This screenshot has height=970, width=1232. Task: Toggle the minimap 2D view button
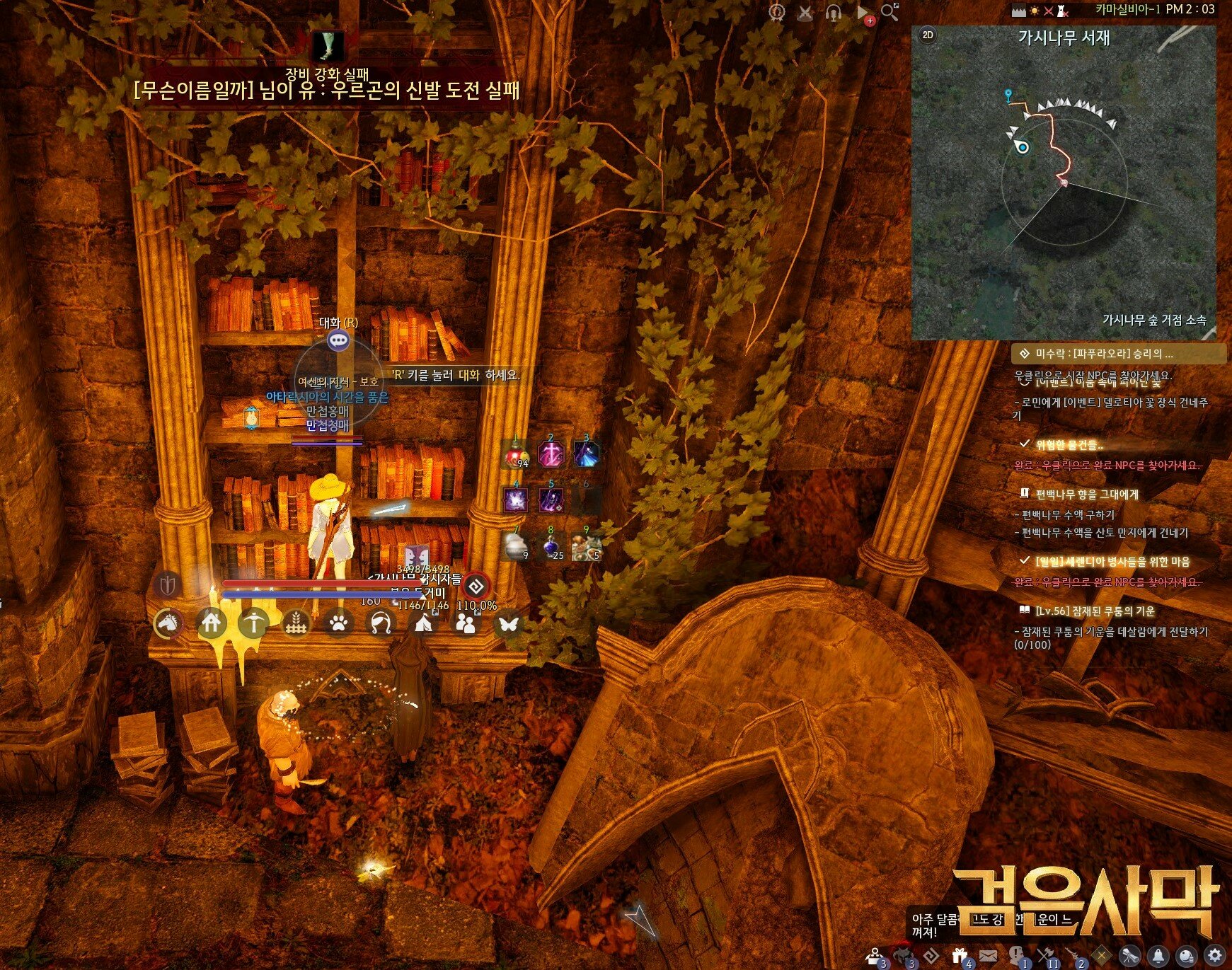click(927, 35)
